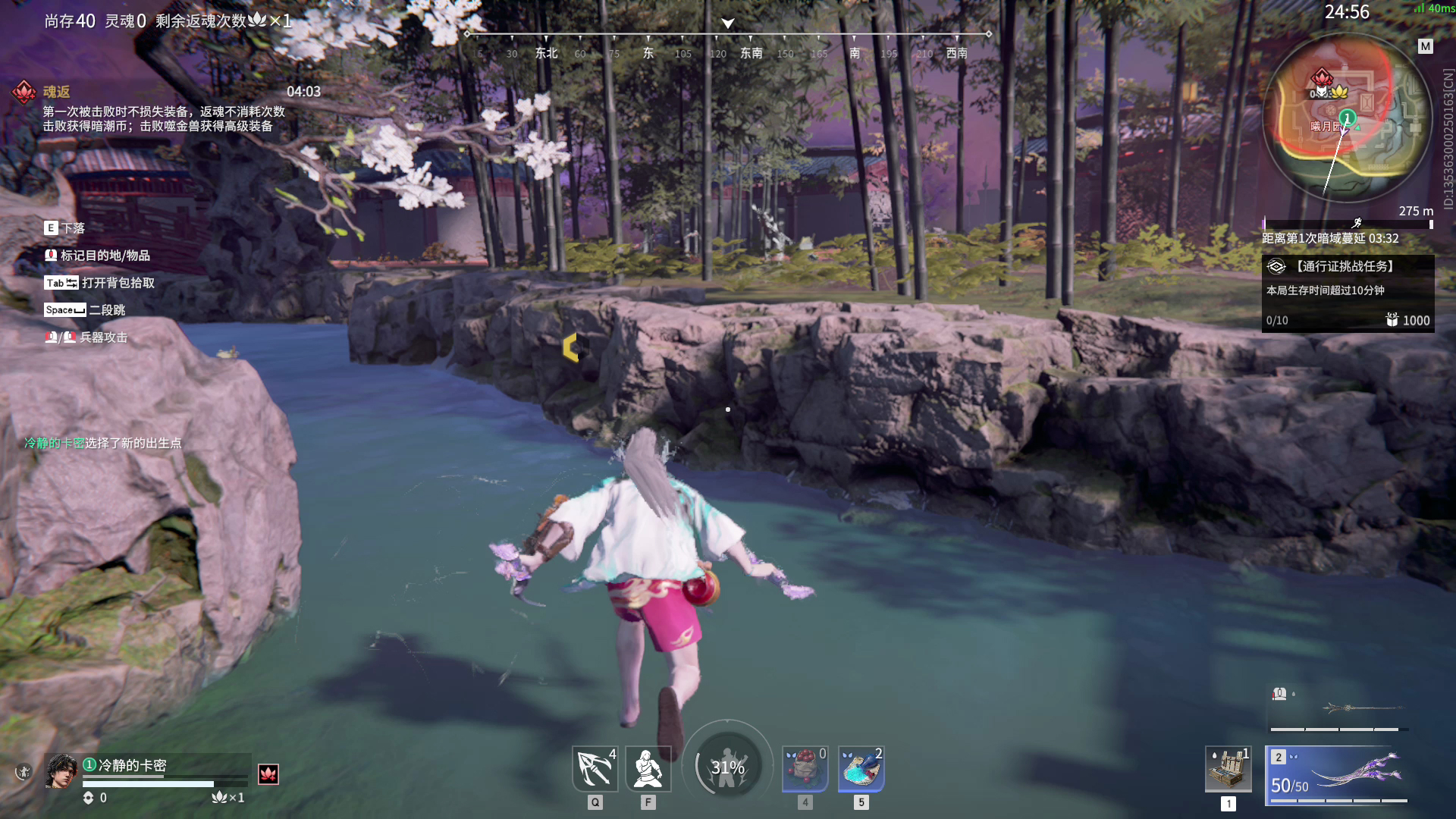Open the 通行证挑战任务 quest tracker
The image size is (1456, 819).
1348,293
